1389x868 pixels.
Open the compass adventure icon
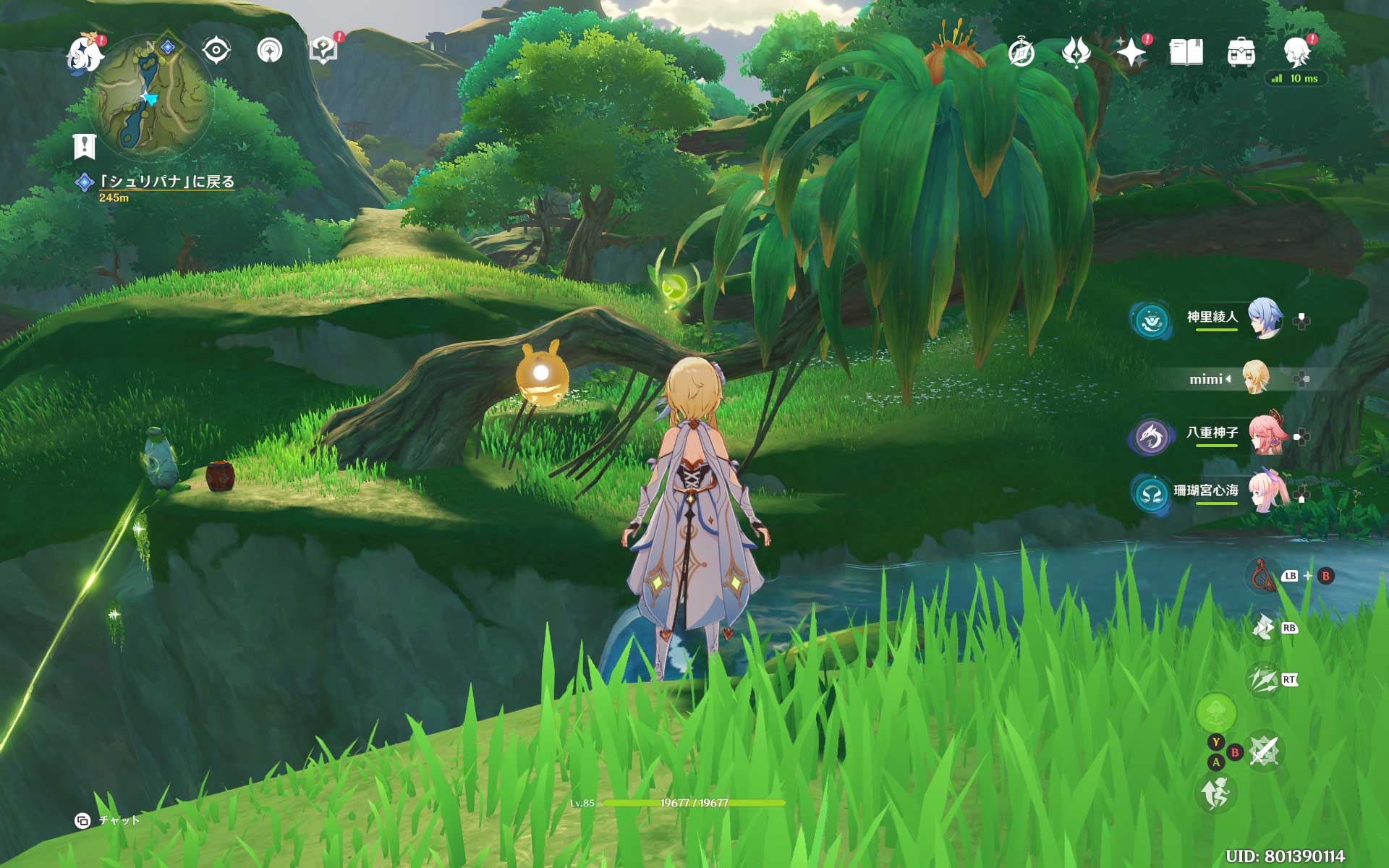click(1021, 53)
